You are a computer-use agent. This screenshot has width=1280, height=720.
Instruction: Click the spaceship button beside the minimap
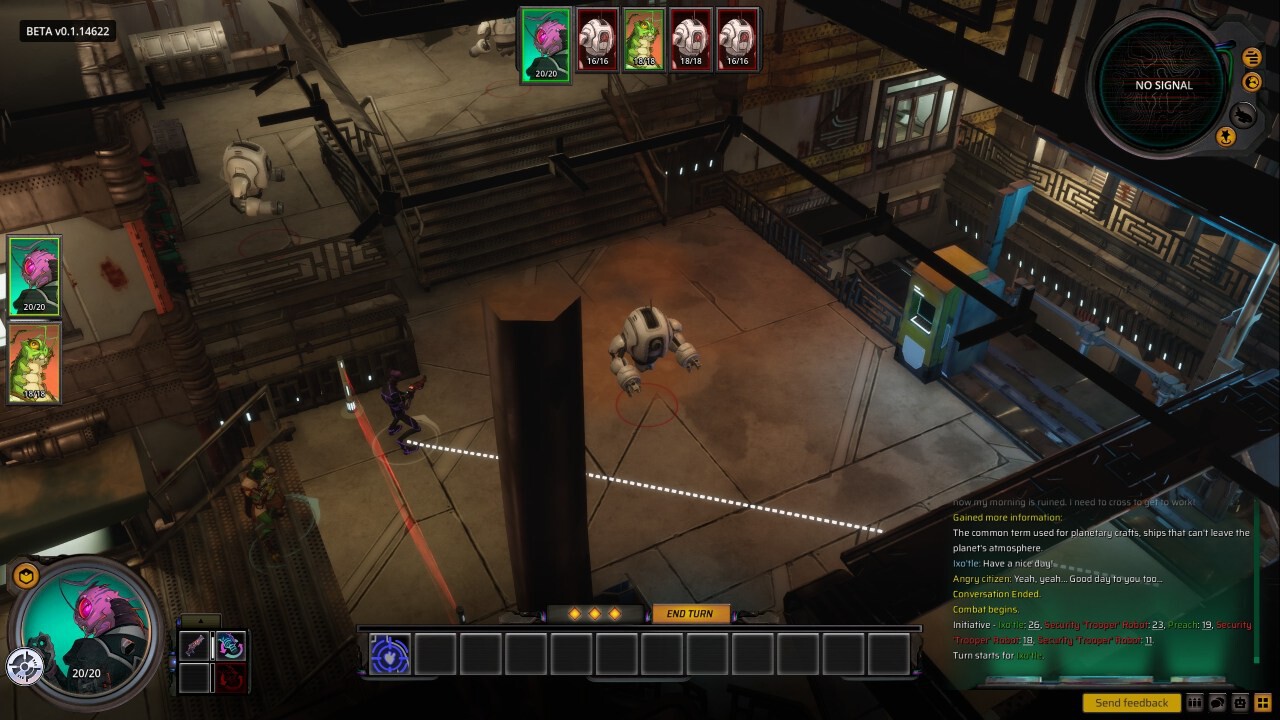click(1243, 114)
